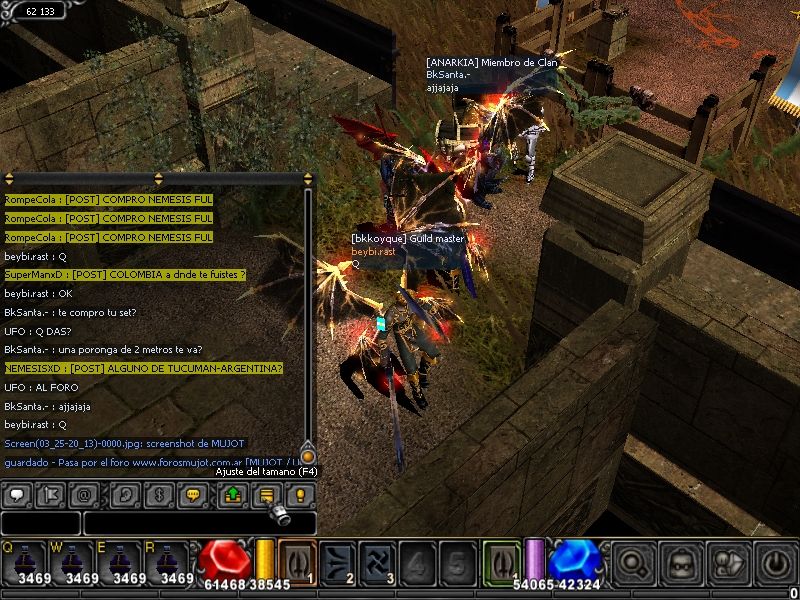Toggle the @ guild chat button
The height and width of the screenshot is (600, 800).
click(x=85, y=494)
